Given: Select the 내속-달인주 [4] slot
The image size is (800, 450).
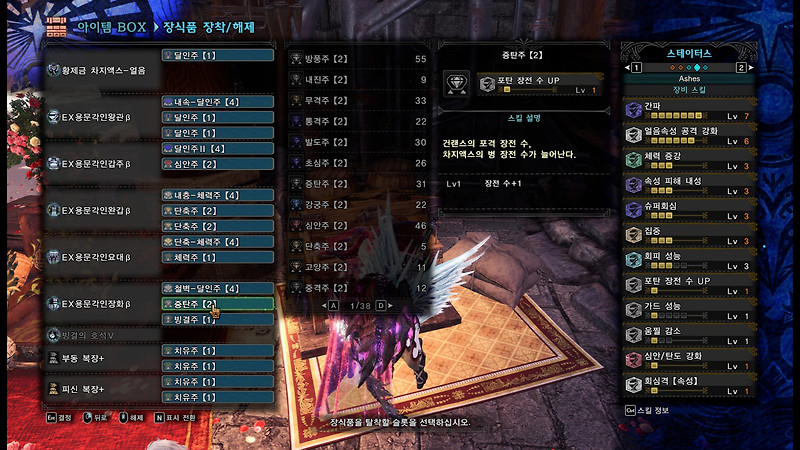Looking at the screenshot, I should pos(216,102).
